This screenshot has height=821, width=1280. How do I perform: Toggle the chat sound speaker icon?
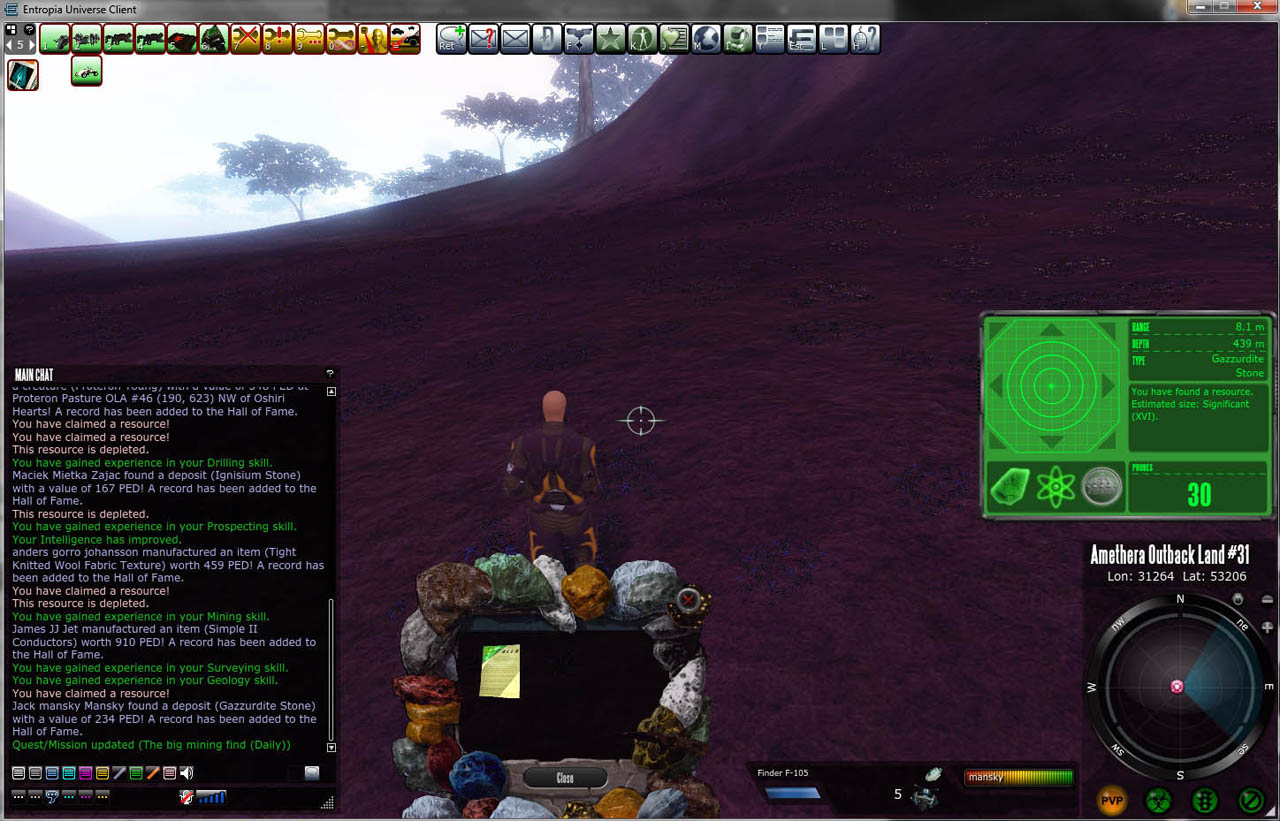pos(186,773)
